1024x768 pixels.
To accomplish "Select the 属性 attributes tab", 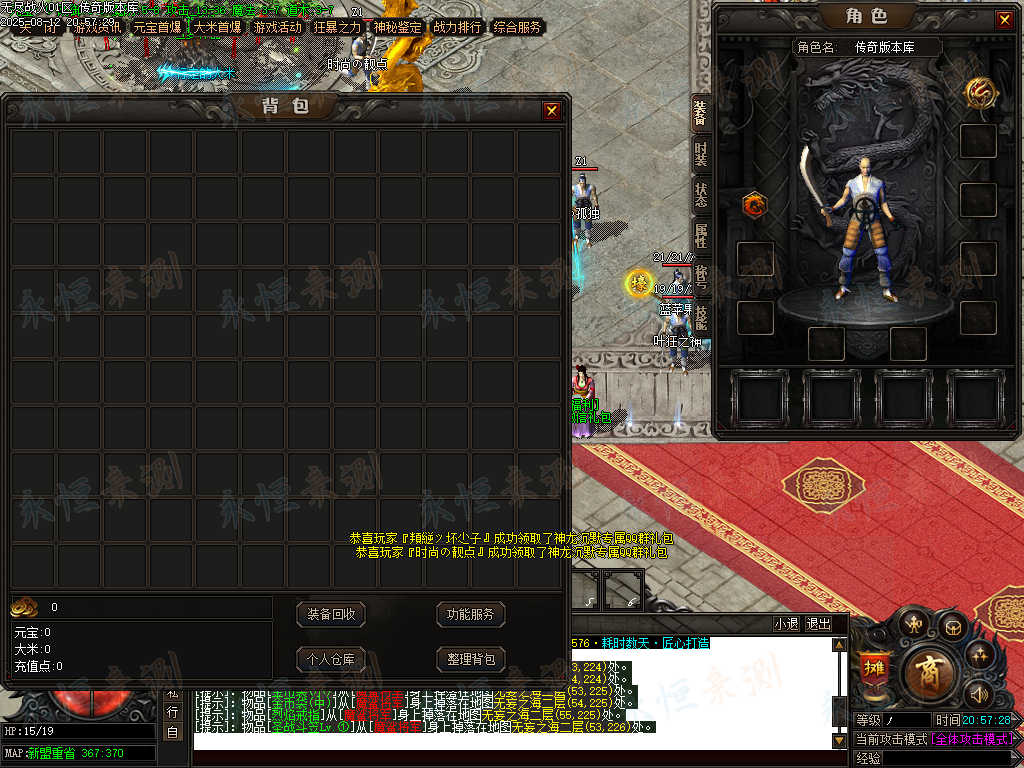I will [x=700, y=236].
